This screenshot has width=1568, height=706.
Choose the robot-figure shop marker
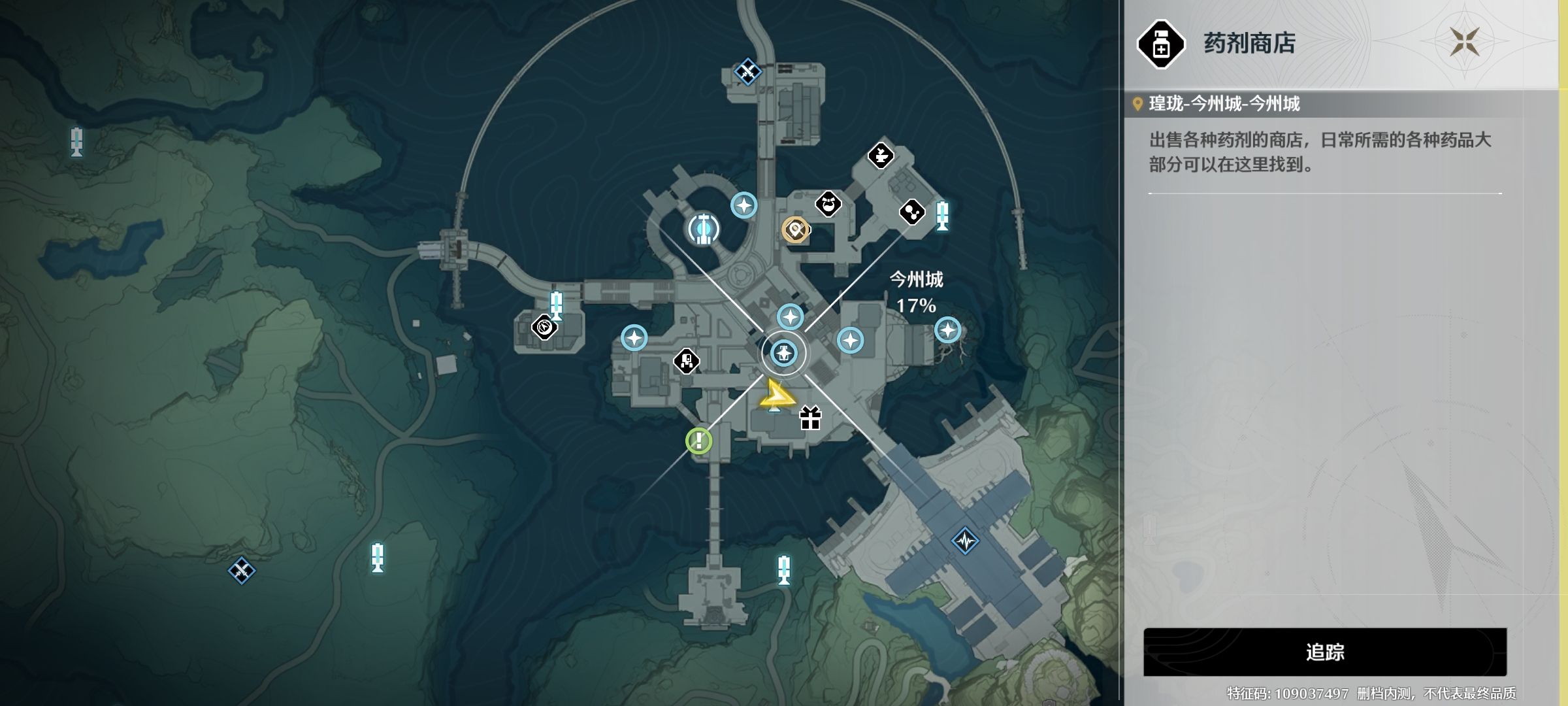point(686,360)
